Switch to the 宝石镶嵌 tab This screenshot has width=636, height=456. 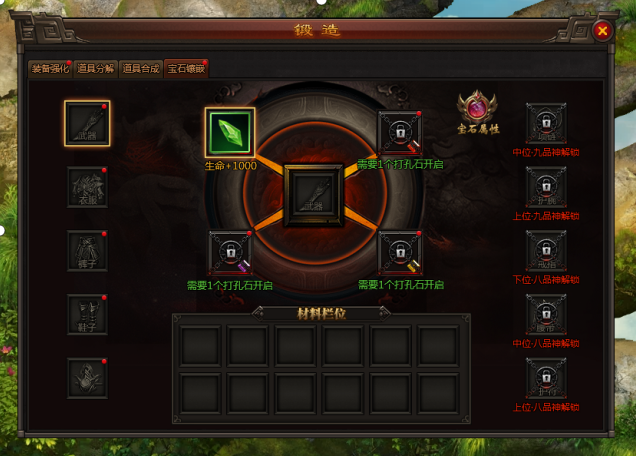click(186, 69)
